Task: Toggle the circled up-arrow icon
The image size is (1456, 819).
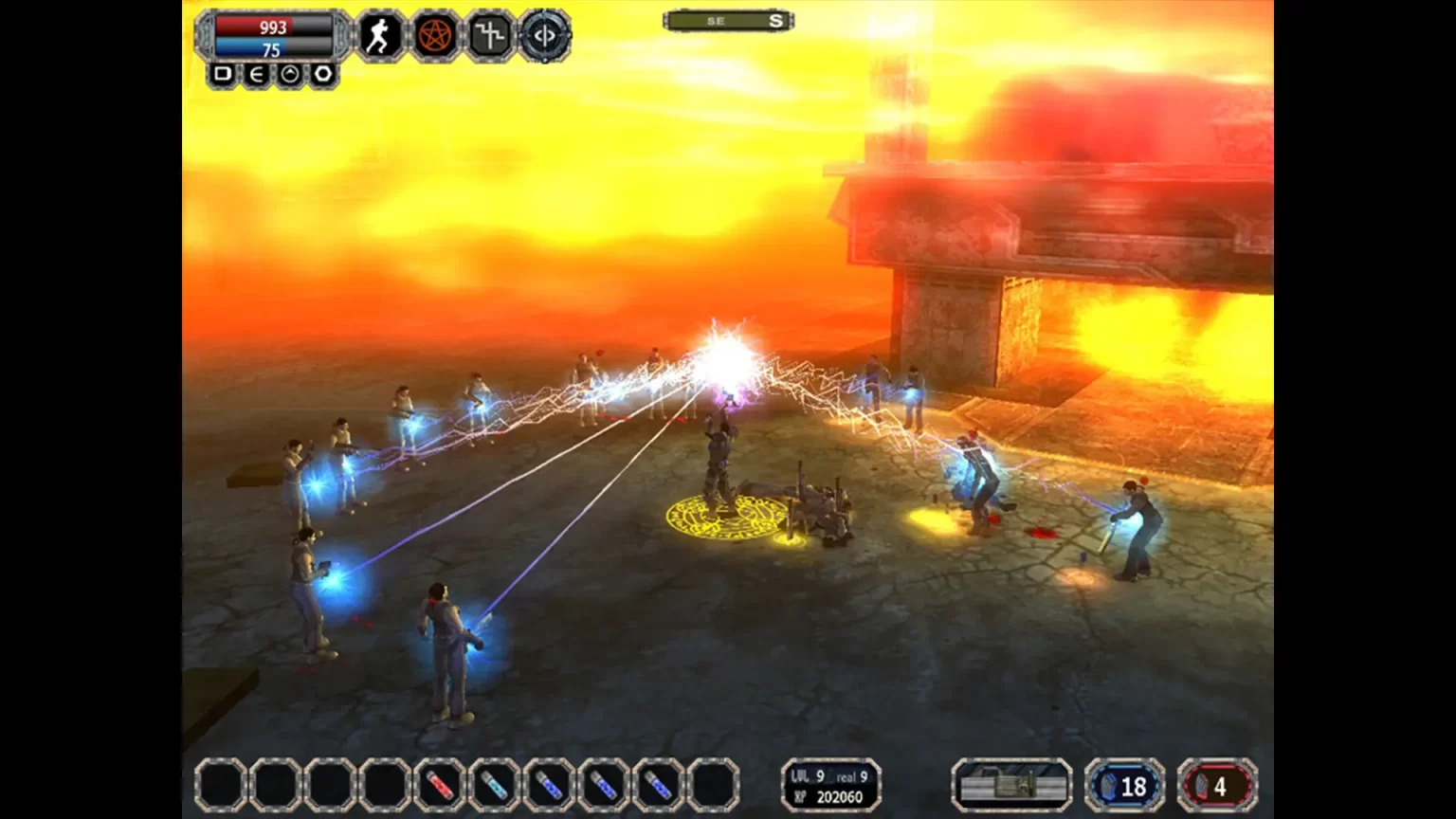Action: point(290,74)
